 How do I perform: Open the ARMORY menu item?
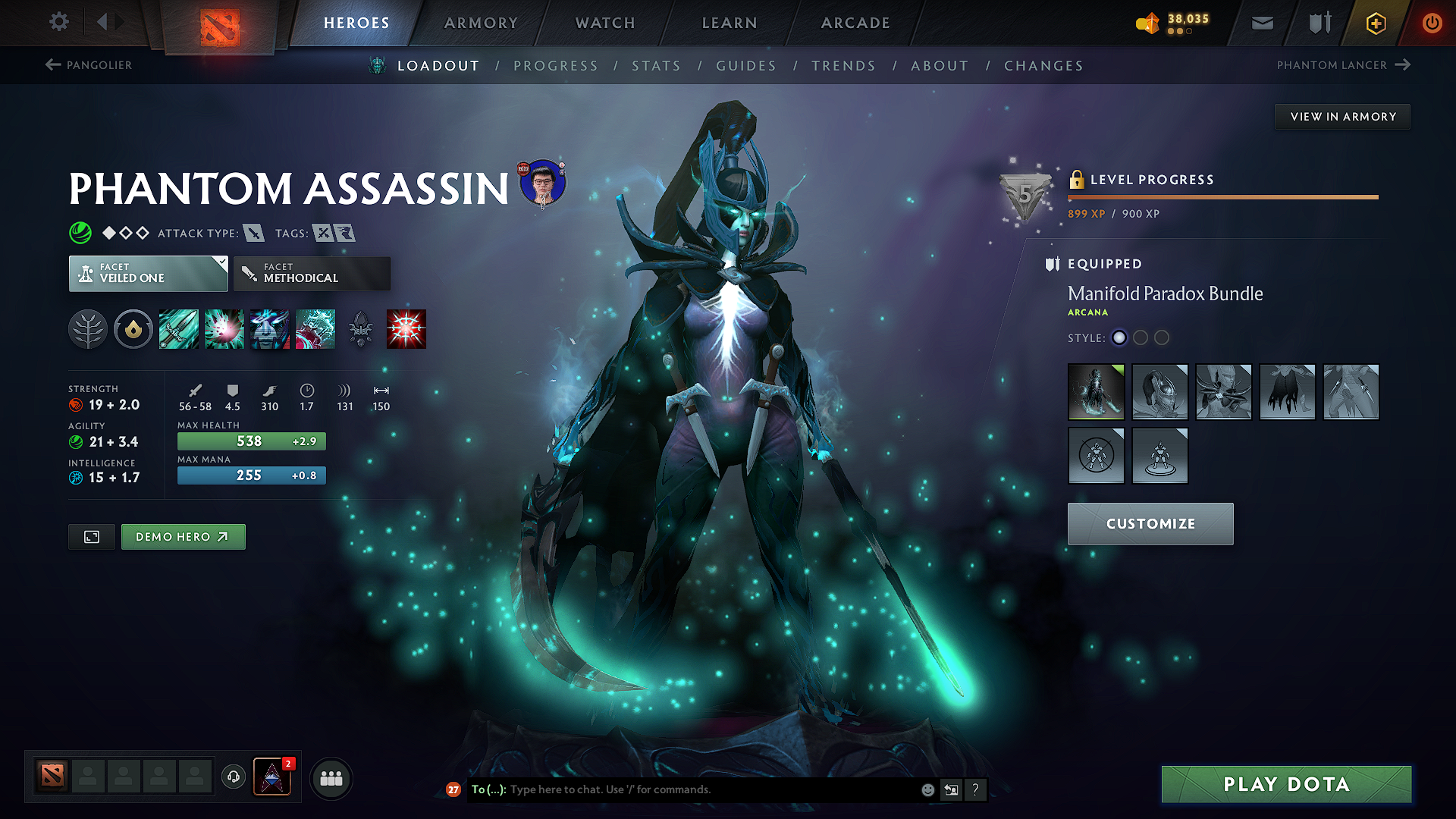pos(481,23)
